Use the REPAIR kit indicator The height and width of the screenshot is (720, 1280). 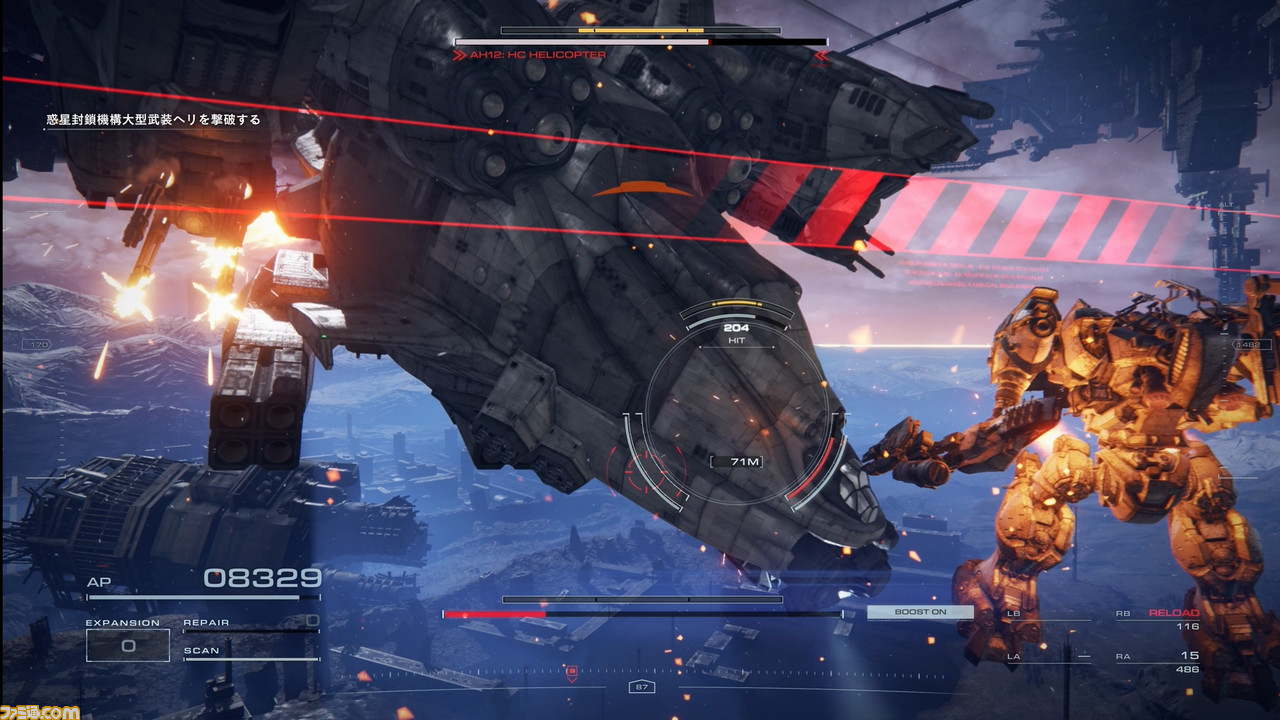pos(250,623)
